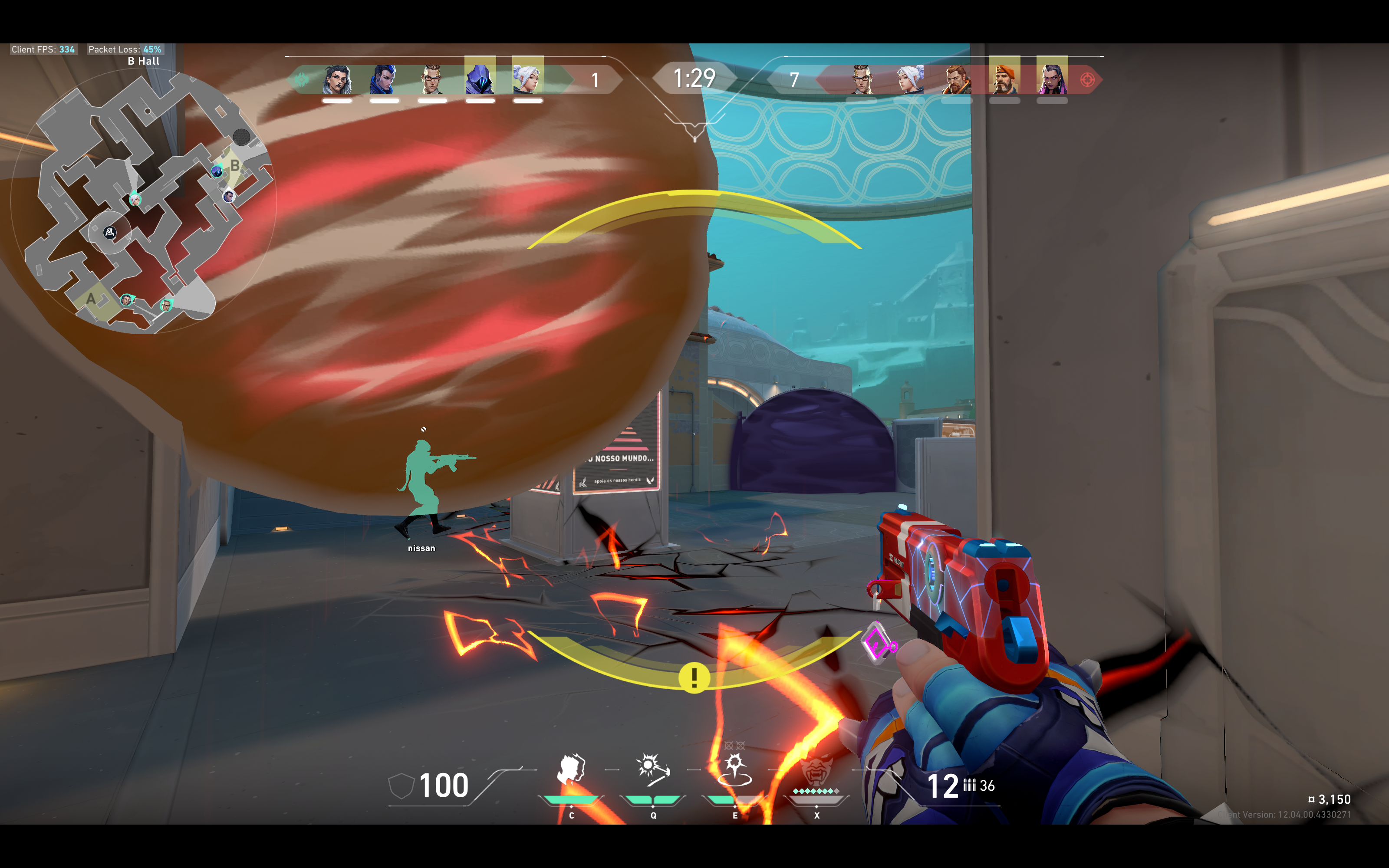
Task: Click the A site label on minimap
Action: (x=91, y=299)
